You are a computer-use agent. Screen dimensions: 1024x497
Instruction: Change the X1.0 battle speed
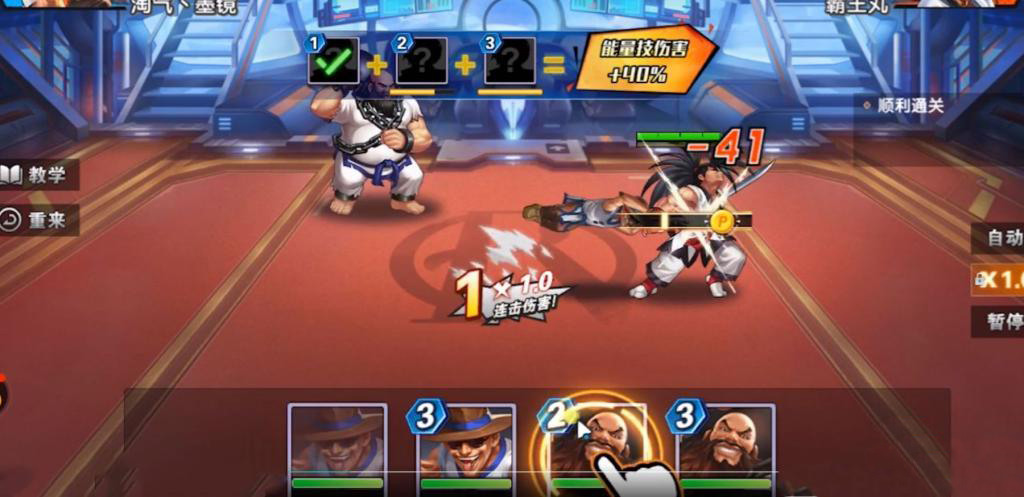click(x=1000, y=280)
